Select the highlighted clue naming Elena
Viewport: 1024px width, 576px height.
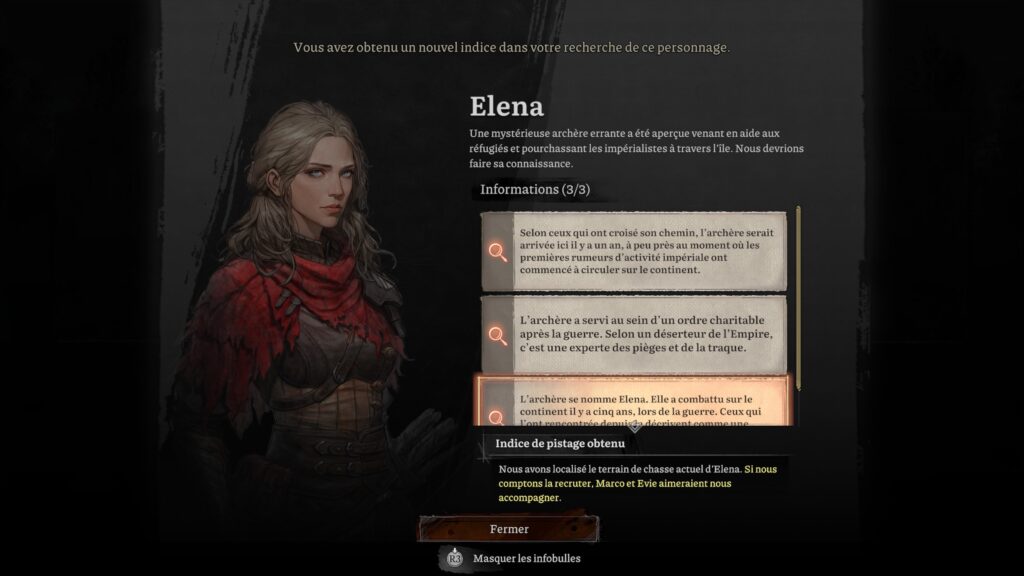coord(633,401)
